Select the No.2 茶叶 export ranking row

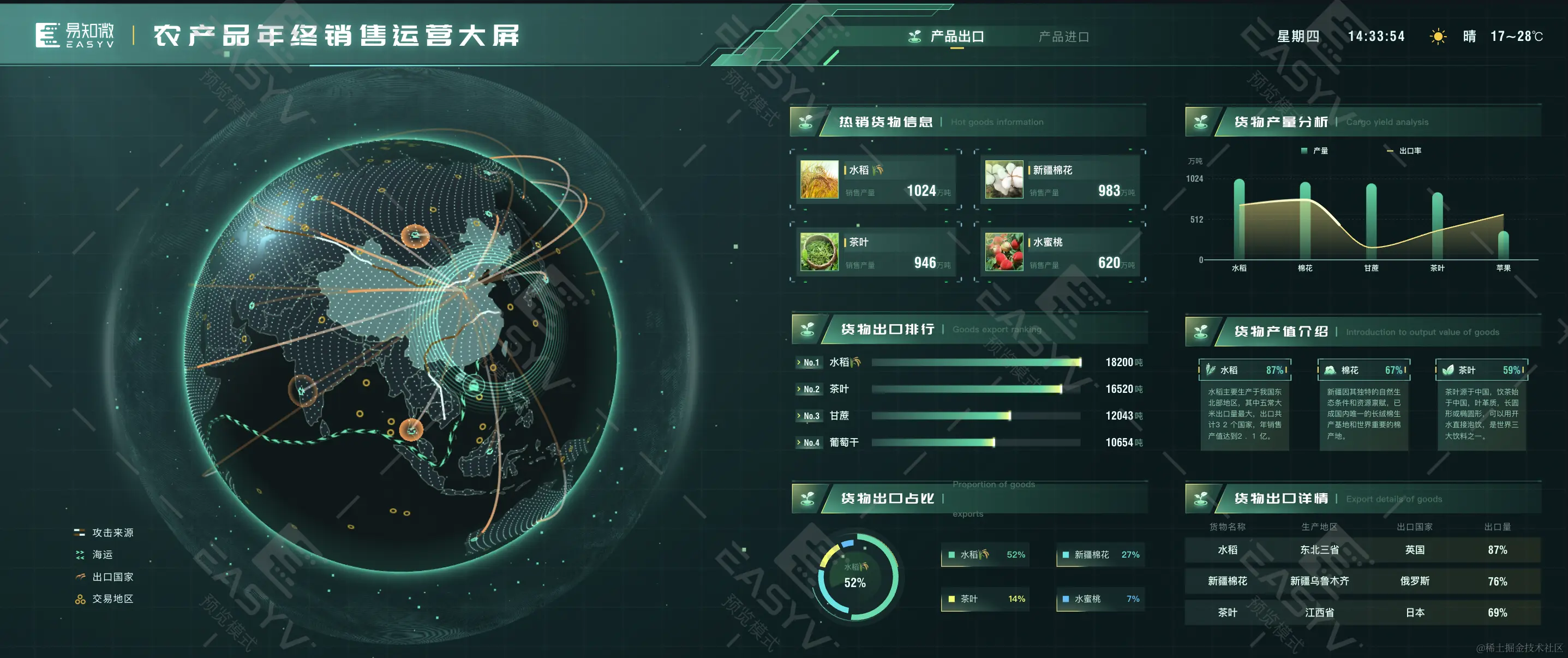969,389
